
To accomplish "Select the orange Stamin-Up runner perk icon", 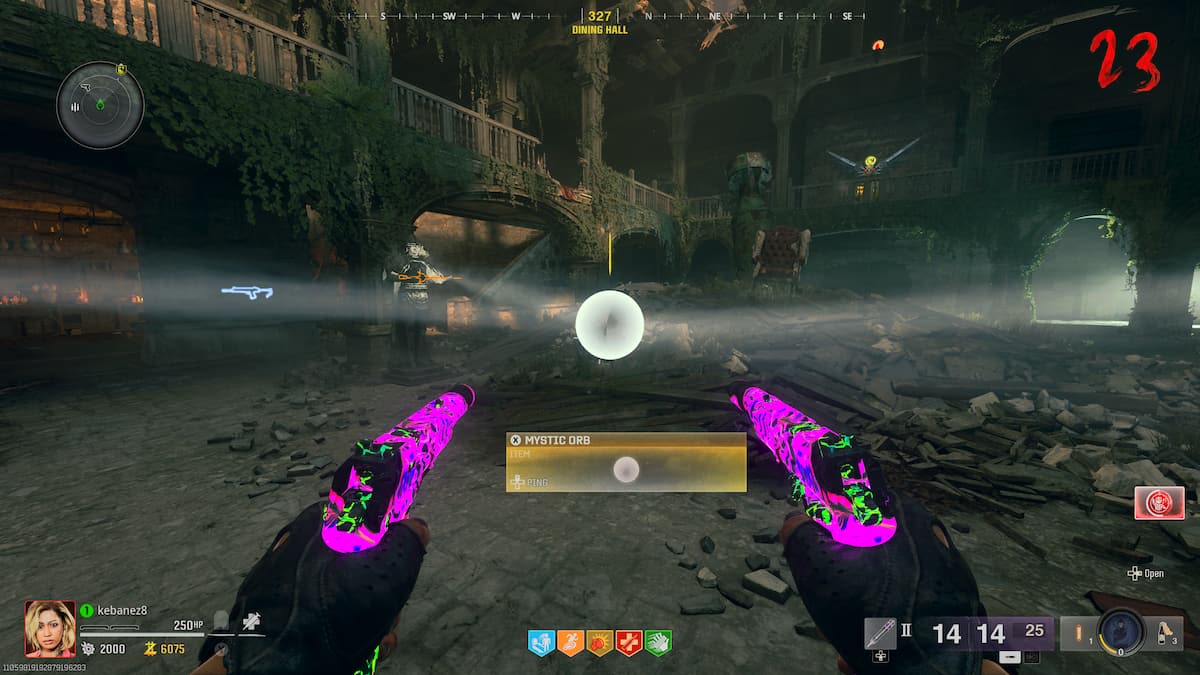I will [x=570, y=643].
